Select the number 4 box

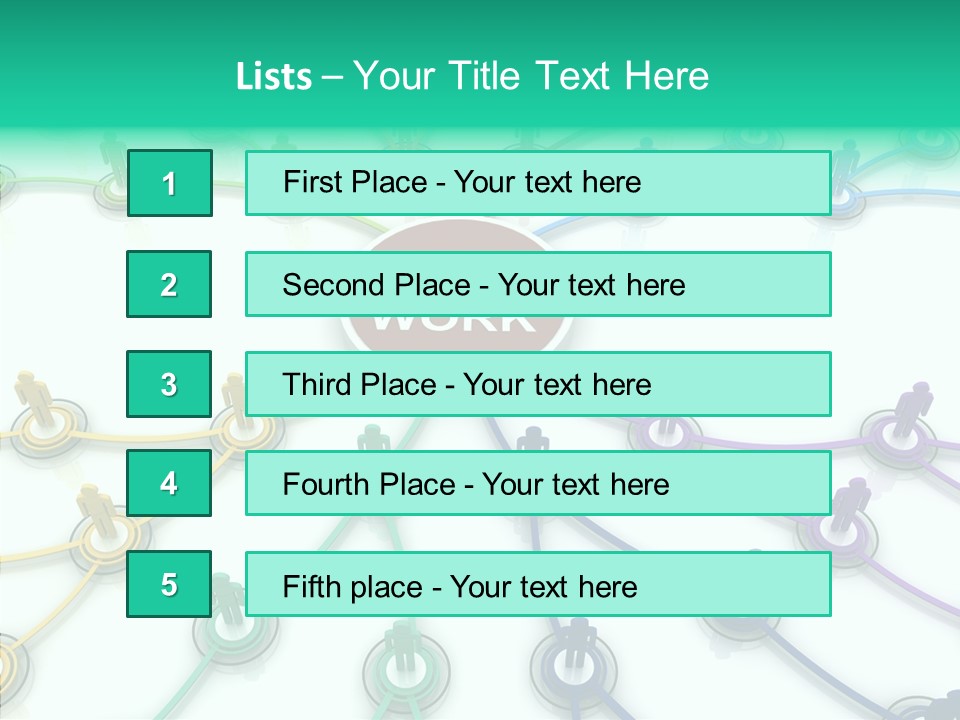(x=169, y=484)
